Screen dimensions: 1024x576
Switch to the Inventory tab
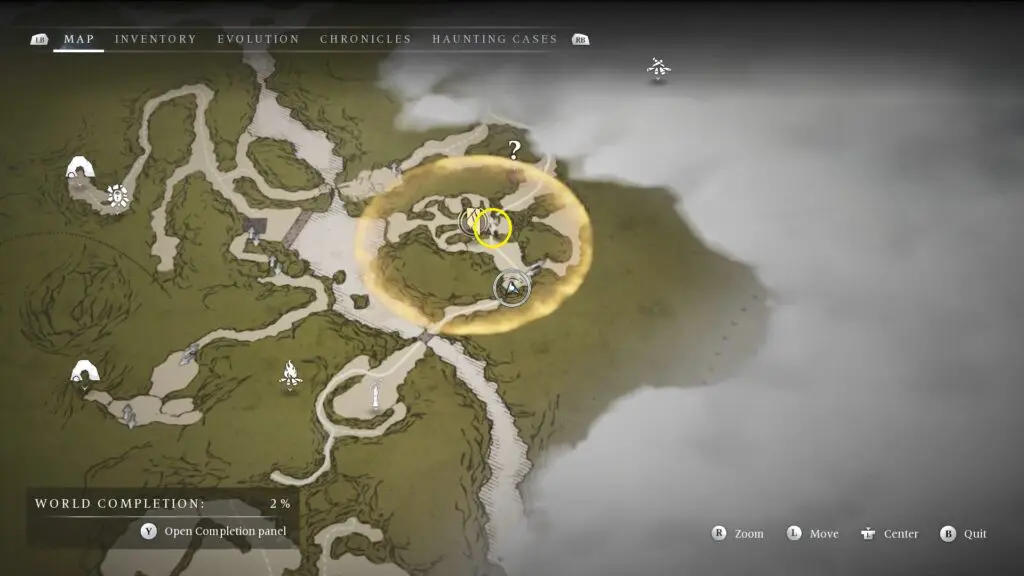(155, 39)
